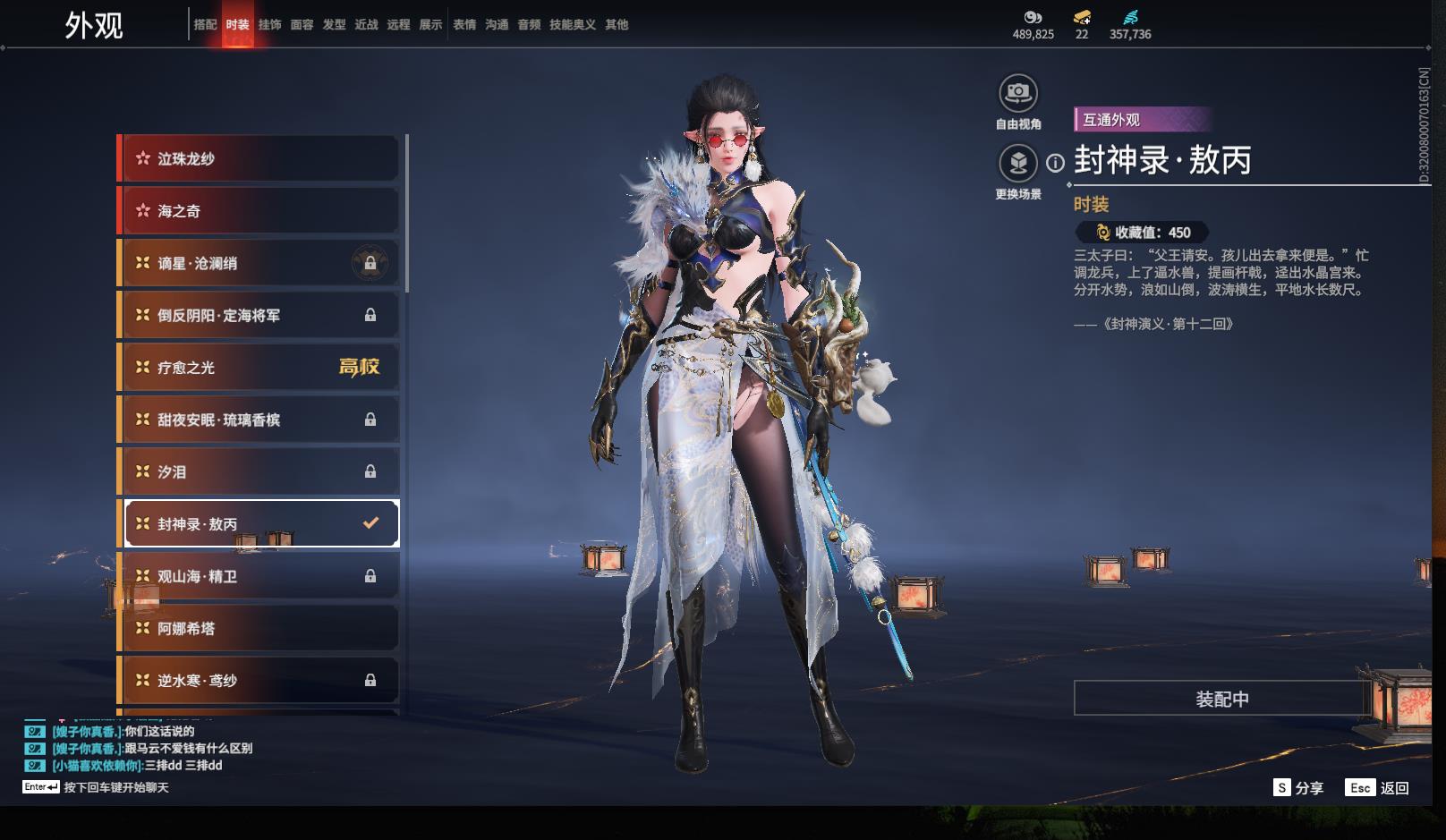Open the 挂饰 accessories tab

pos(269,24)
